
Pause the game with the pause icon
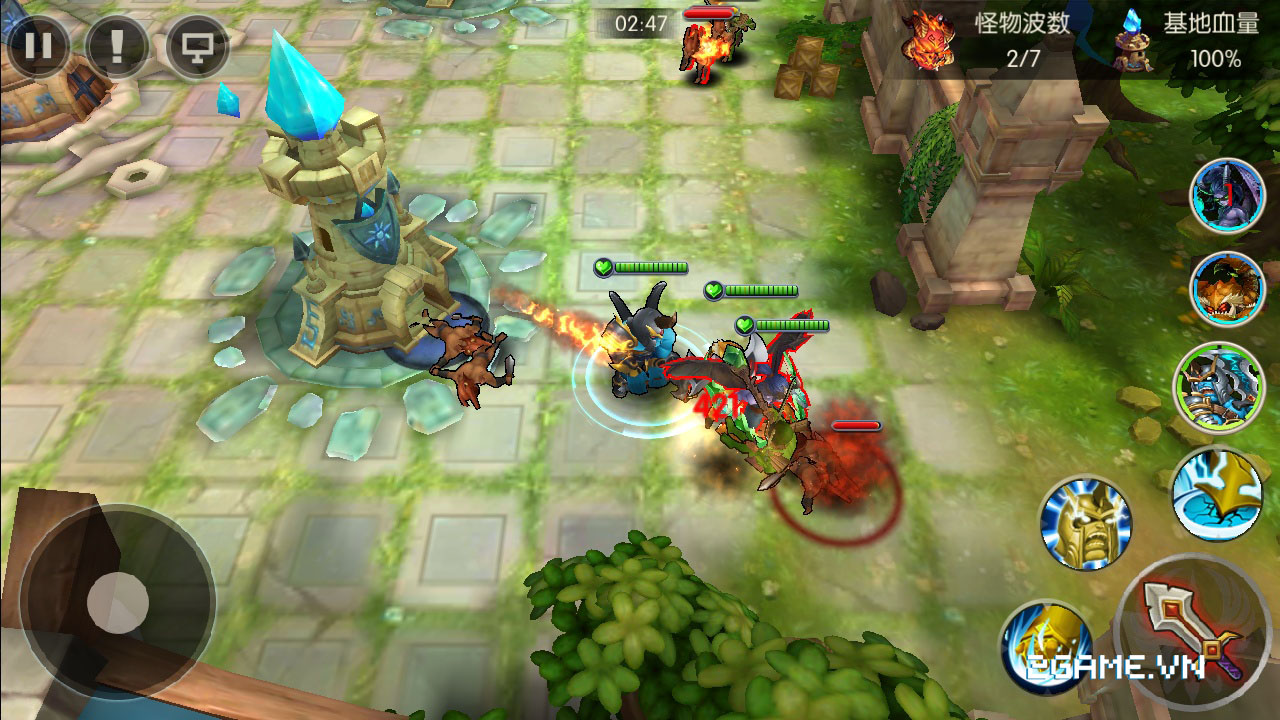pos(40,44)
